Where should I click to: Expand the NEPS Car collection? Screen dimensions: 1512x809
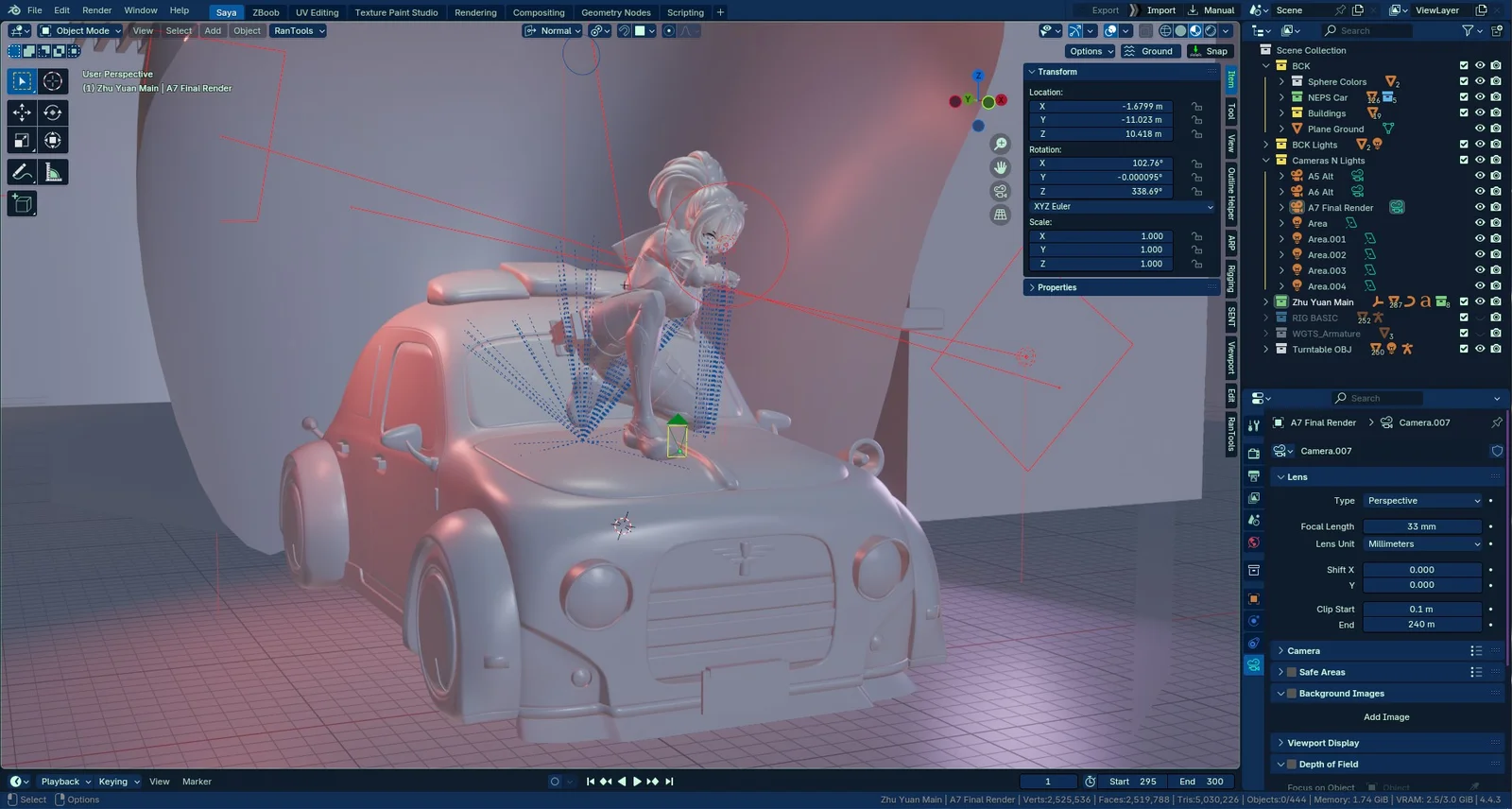click(1281, 97)
